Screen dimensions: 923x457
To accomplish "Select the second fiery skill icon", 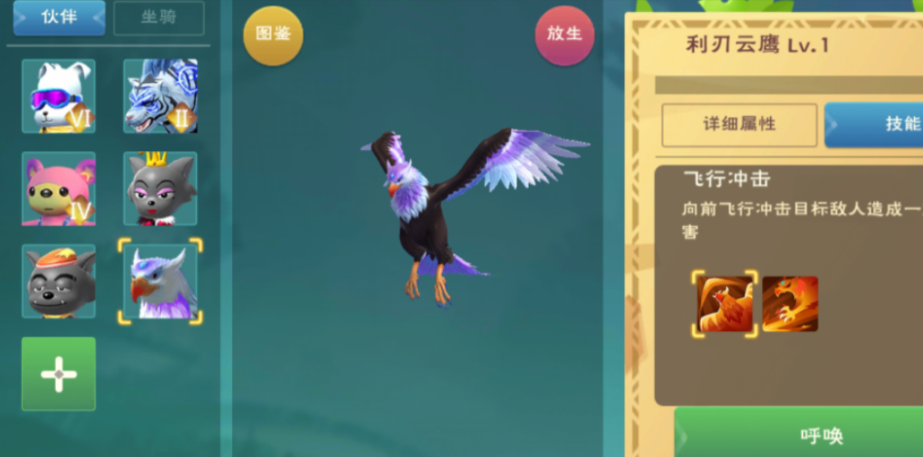I will point(790,304).
